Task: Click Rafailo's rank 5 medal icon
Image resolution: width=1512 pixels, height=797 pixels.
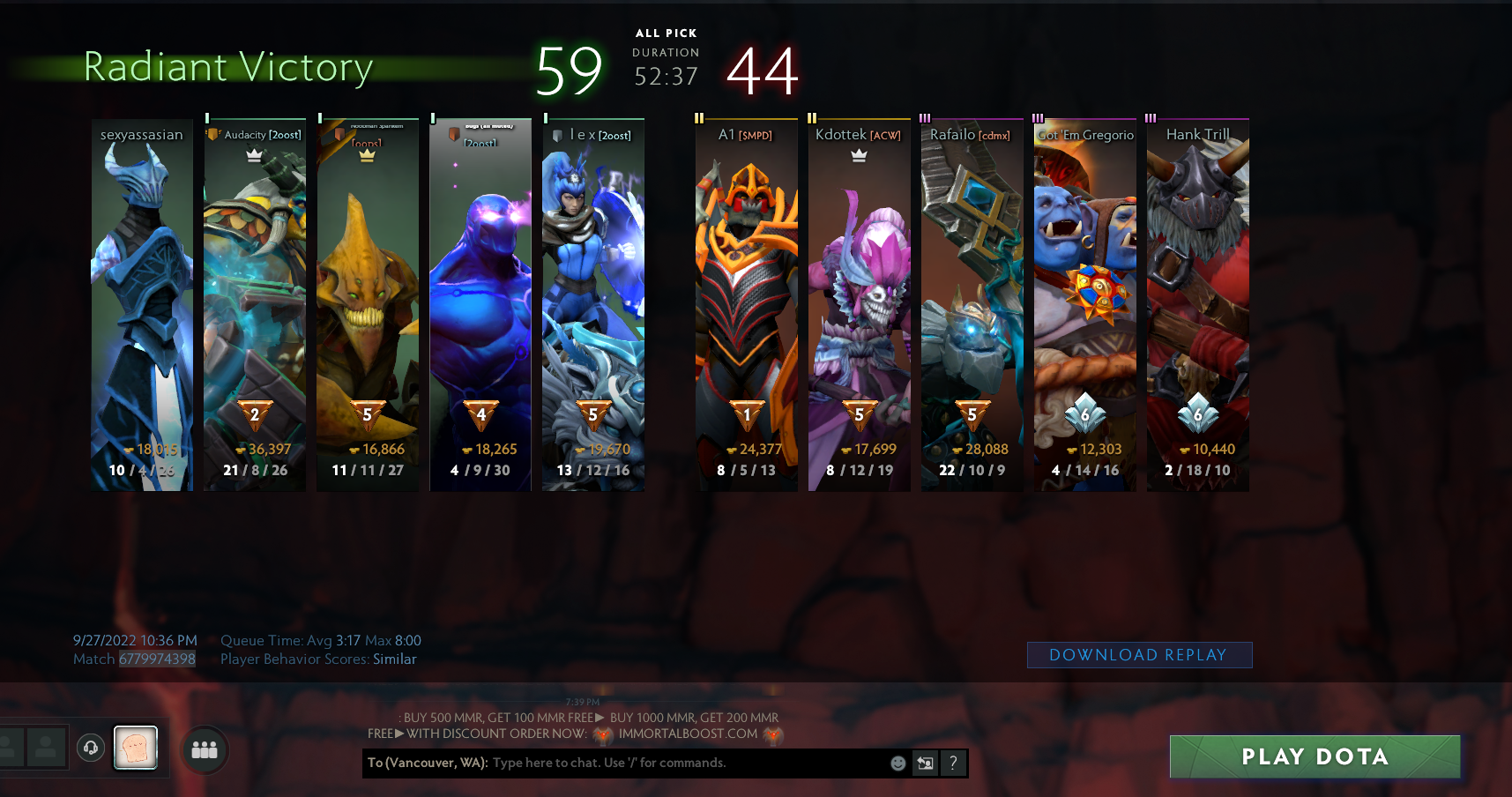Action: click(x=972, y=411)
